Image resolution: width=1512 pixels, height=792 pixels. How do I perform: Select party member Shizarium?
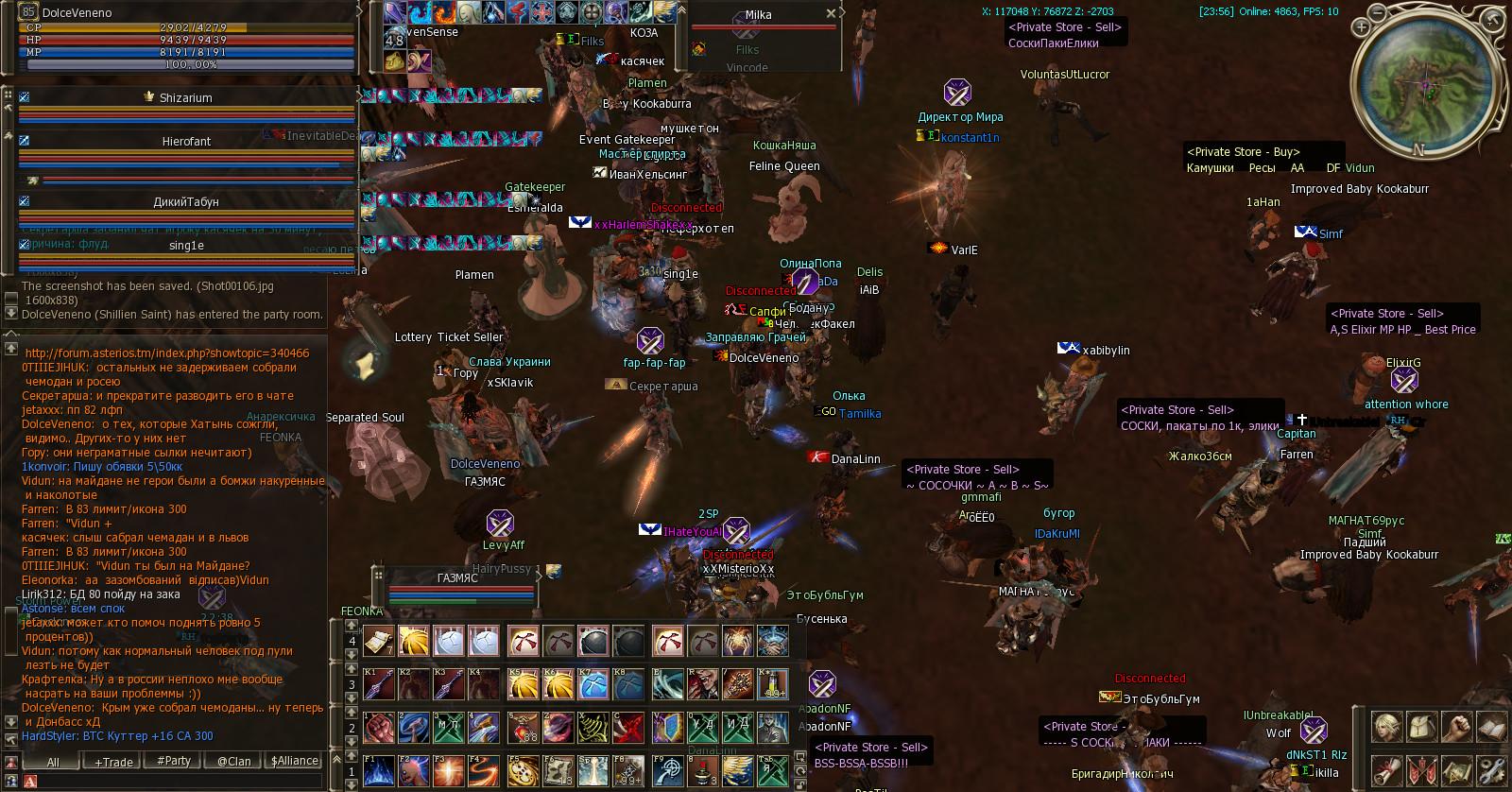coord(186,98)
